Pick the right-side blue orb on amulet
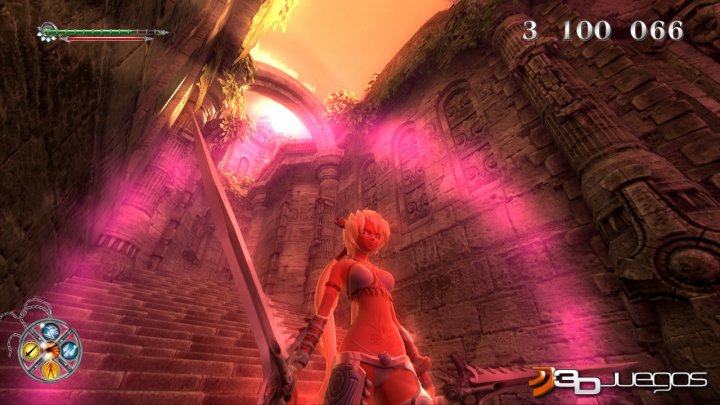 pyautogui.click(x=67, y=349)
